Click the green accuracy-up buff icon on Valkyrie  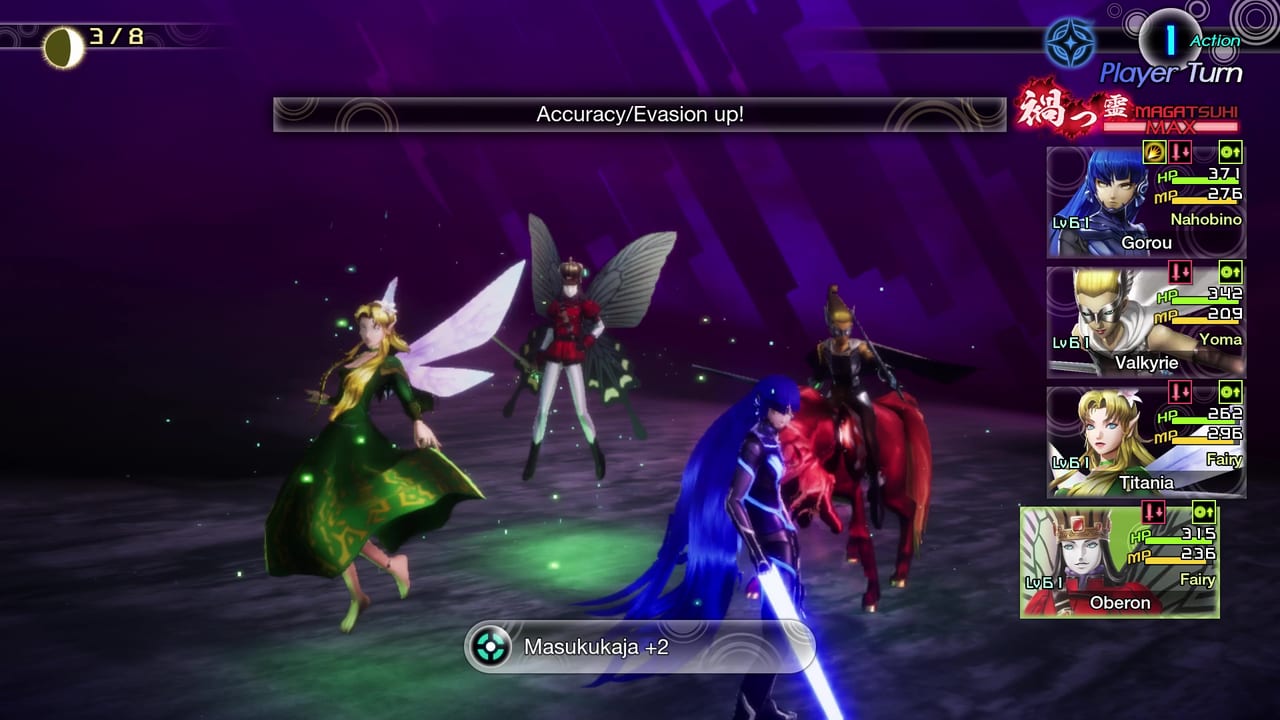(x=1230, y=271)
